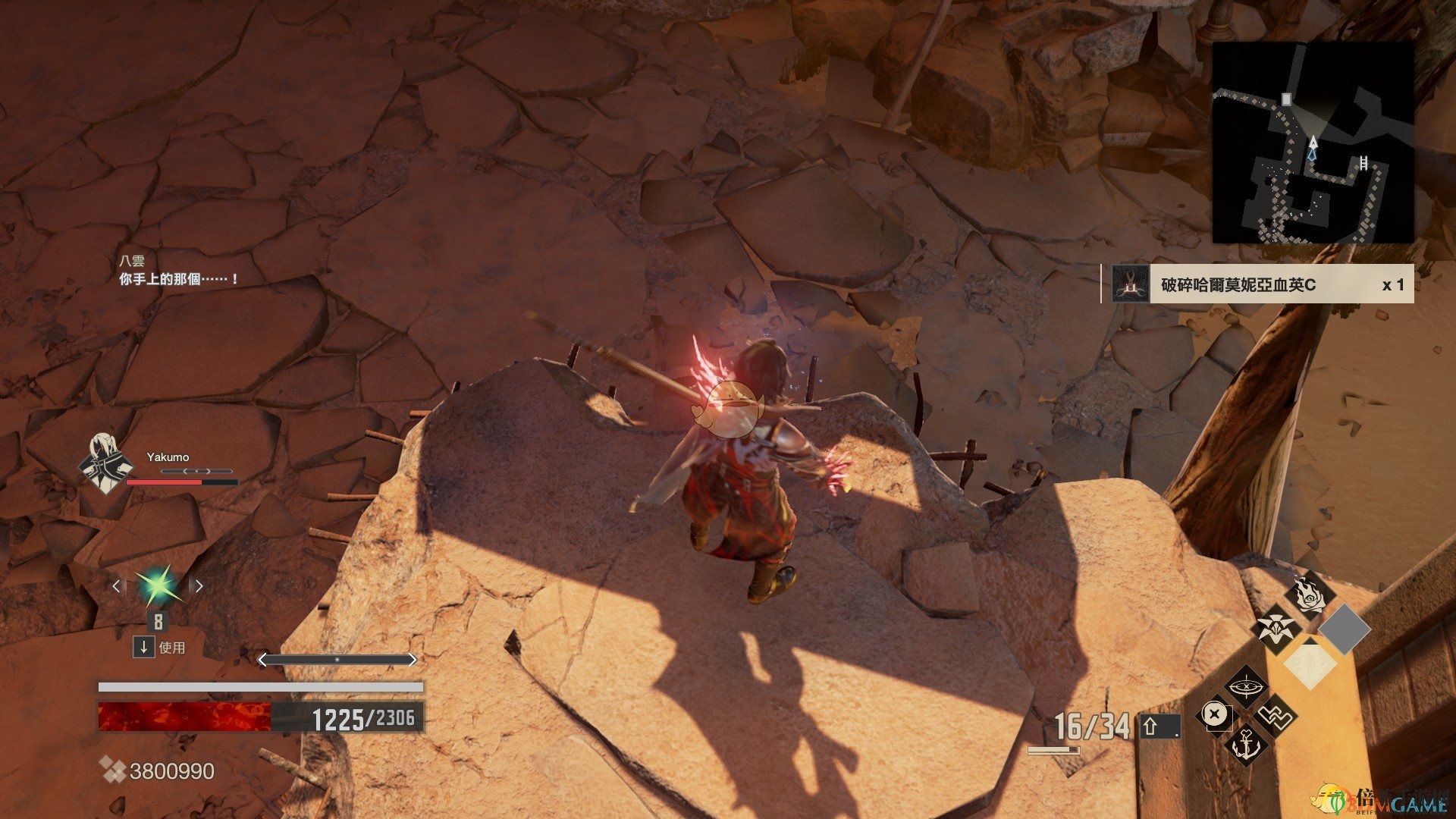Select the pale figure gift diamond

pyautogui.click(x=1310, y=663)
